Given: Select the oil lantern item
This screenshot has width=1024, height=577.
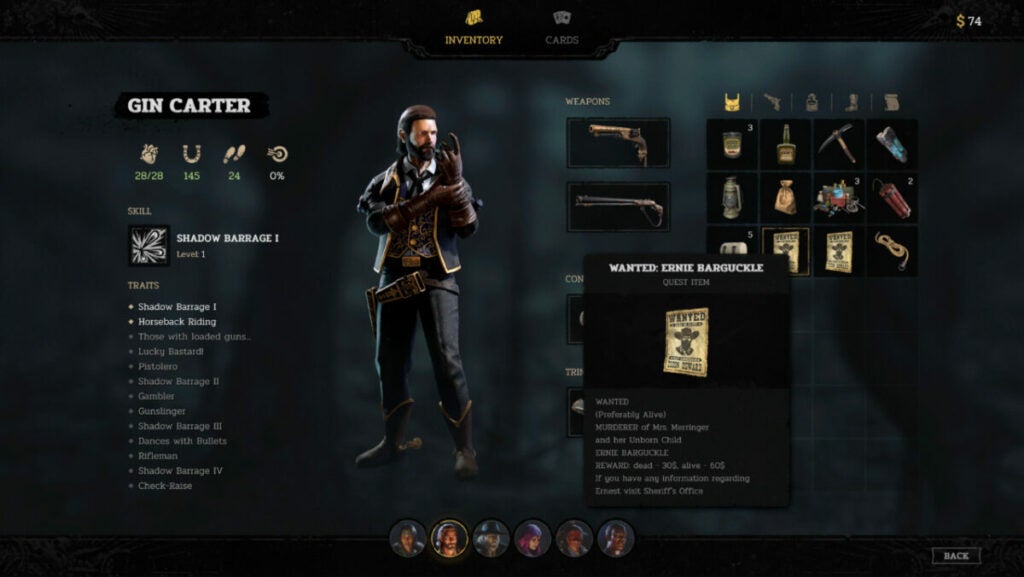Looking at the screenshot, I should tap(732, 198).
